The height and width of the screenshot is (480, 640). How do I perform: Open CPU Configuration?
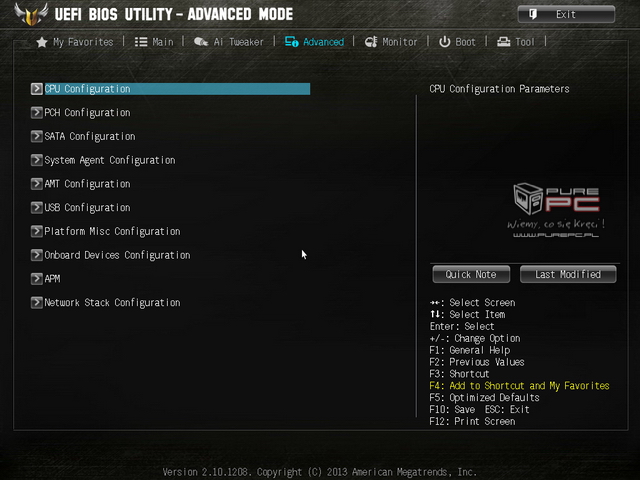(87, 89)
